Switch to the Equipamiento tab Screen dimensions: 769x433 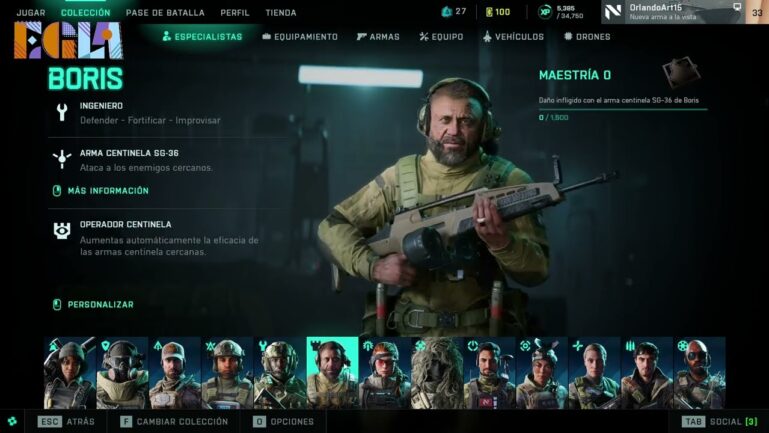tap(300, 37)
